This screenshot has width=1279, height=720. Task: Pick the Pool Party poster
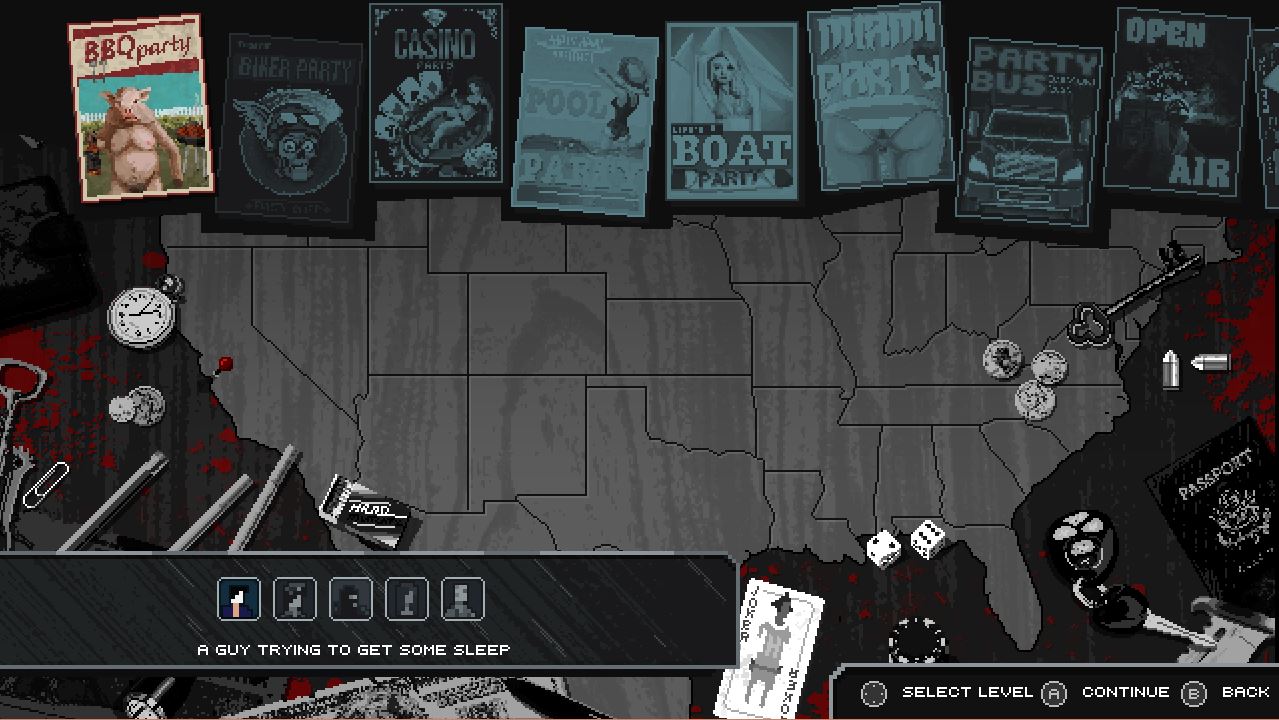coord(583,122)
